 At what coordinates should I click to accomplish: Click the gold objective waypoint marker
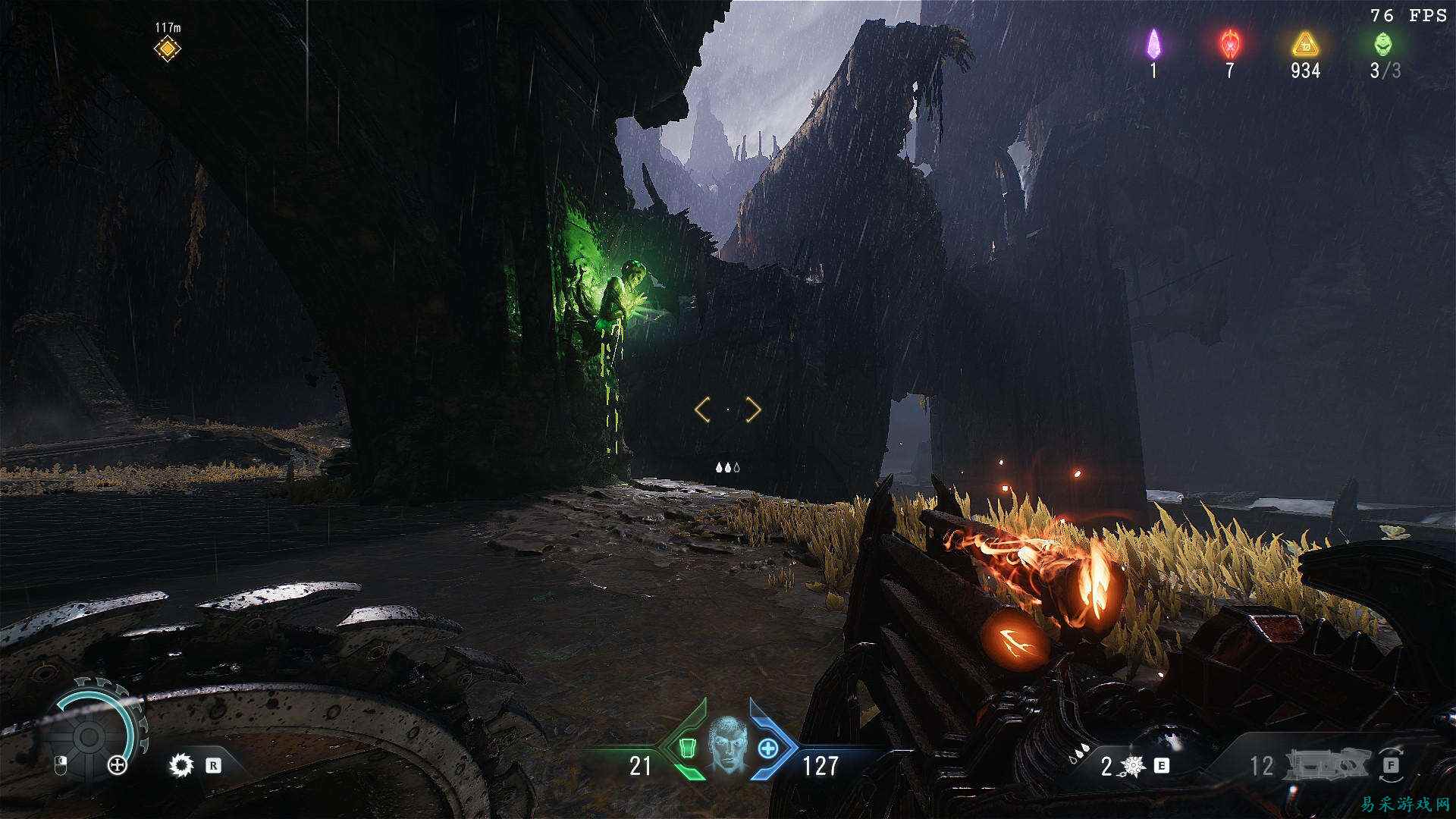(x=167, y=49)
